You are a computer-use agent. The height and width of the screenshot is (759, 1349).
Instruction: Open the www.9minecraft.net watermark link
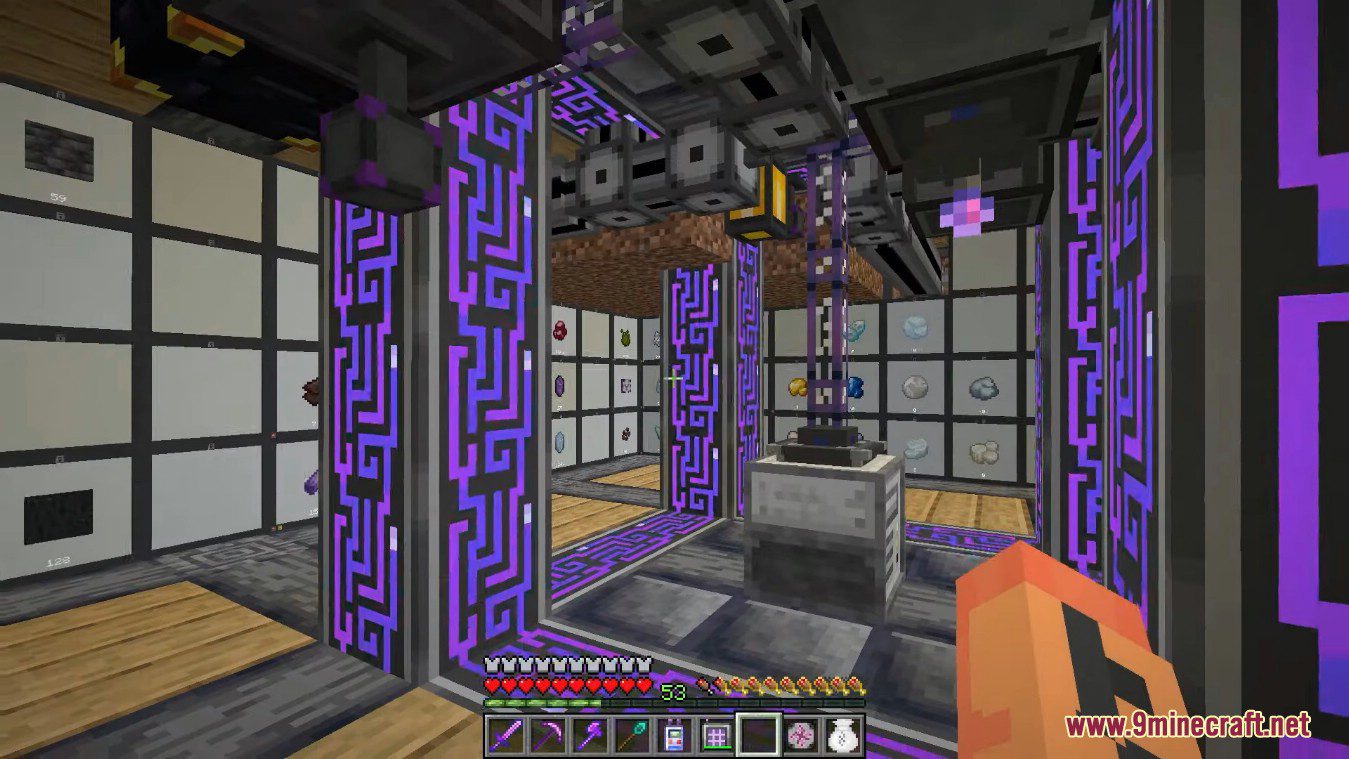(x=1187, y=723)
